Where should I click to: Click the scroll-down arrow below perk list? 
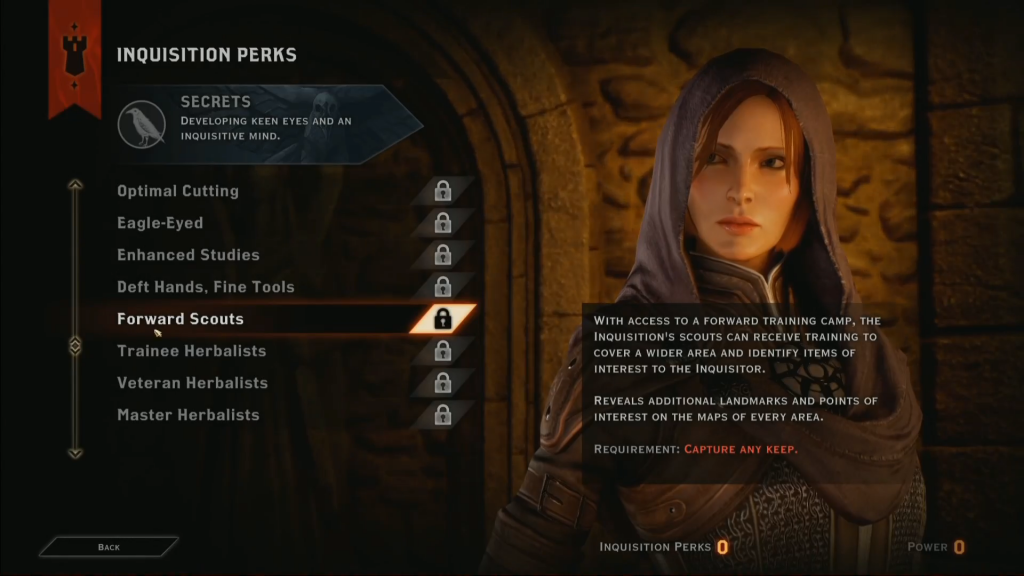(x=75, y=453)
